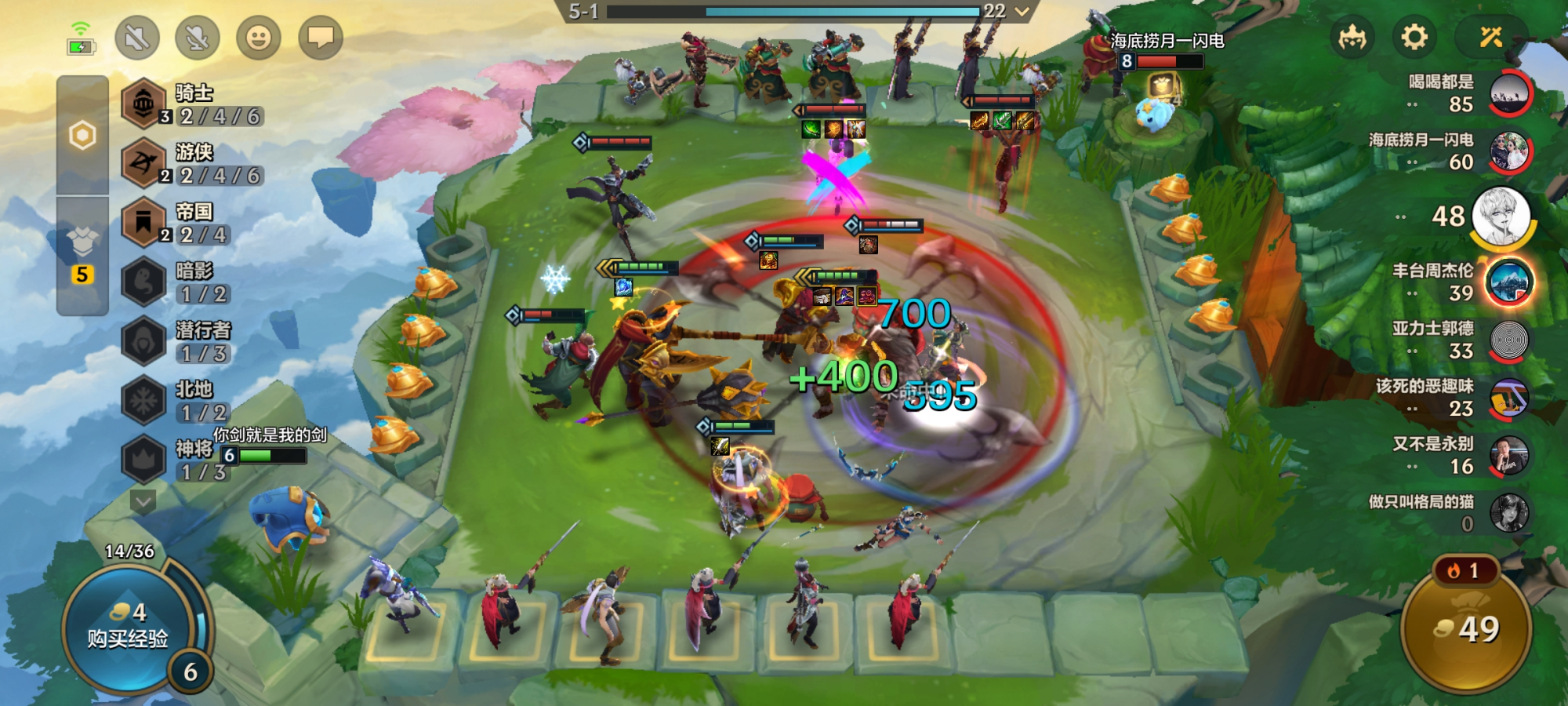Select the 游侠 trait entry

click(194, 163)
